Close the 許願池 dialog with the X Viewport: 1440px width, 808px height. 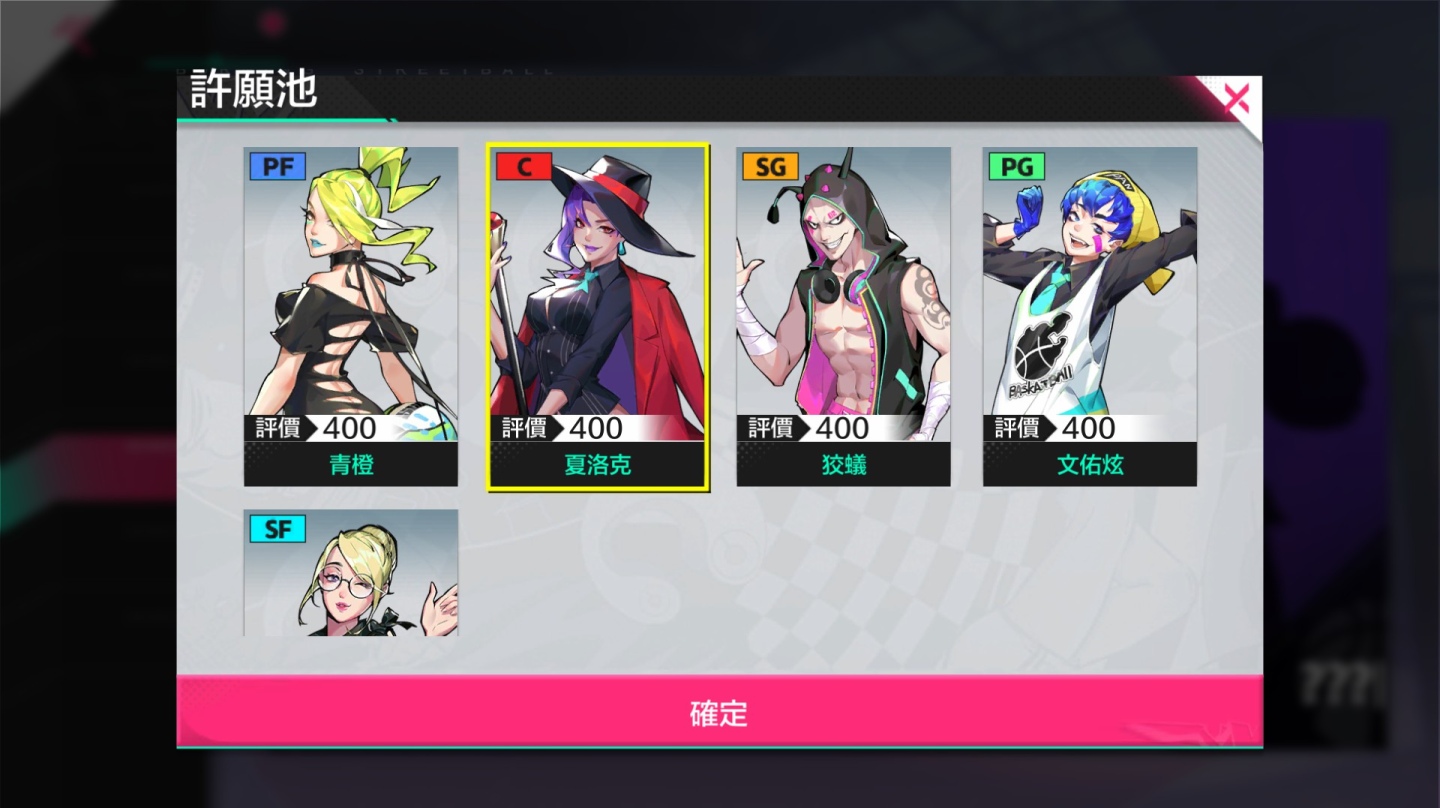(x=1236, y=96)
